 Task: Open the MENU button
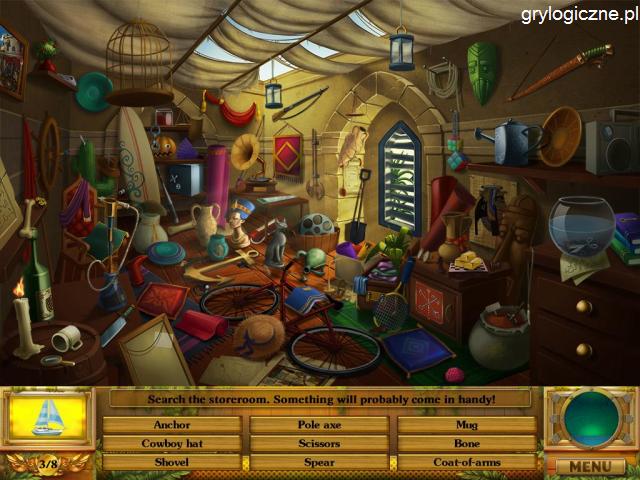click(x=589, y=466)
